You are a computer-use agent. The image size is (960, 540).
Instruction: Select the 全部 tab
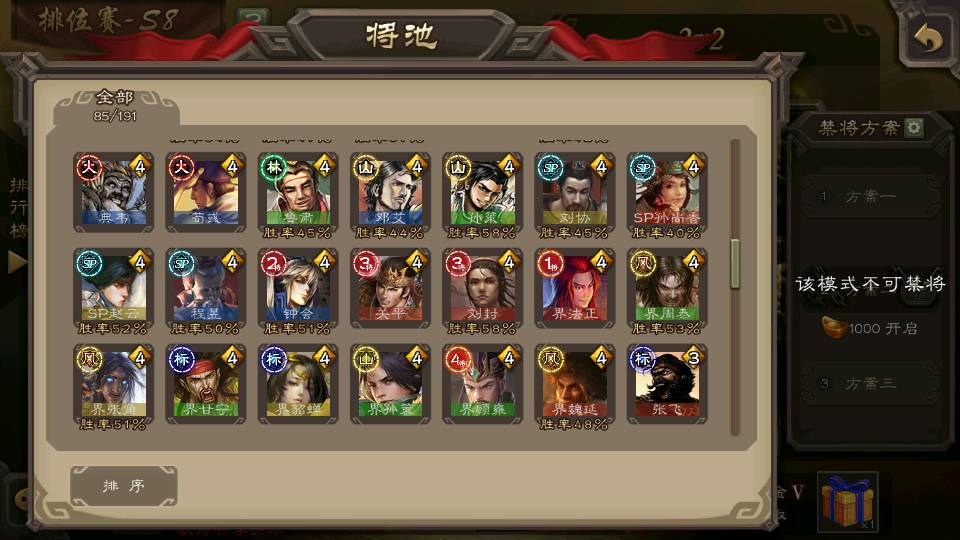click(115, 104)
